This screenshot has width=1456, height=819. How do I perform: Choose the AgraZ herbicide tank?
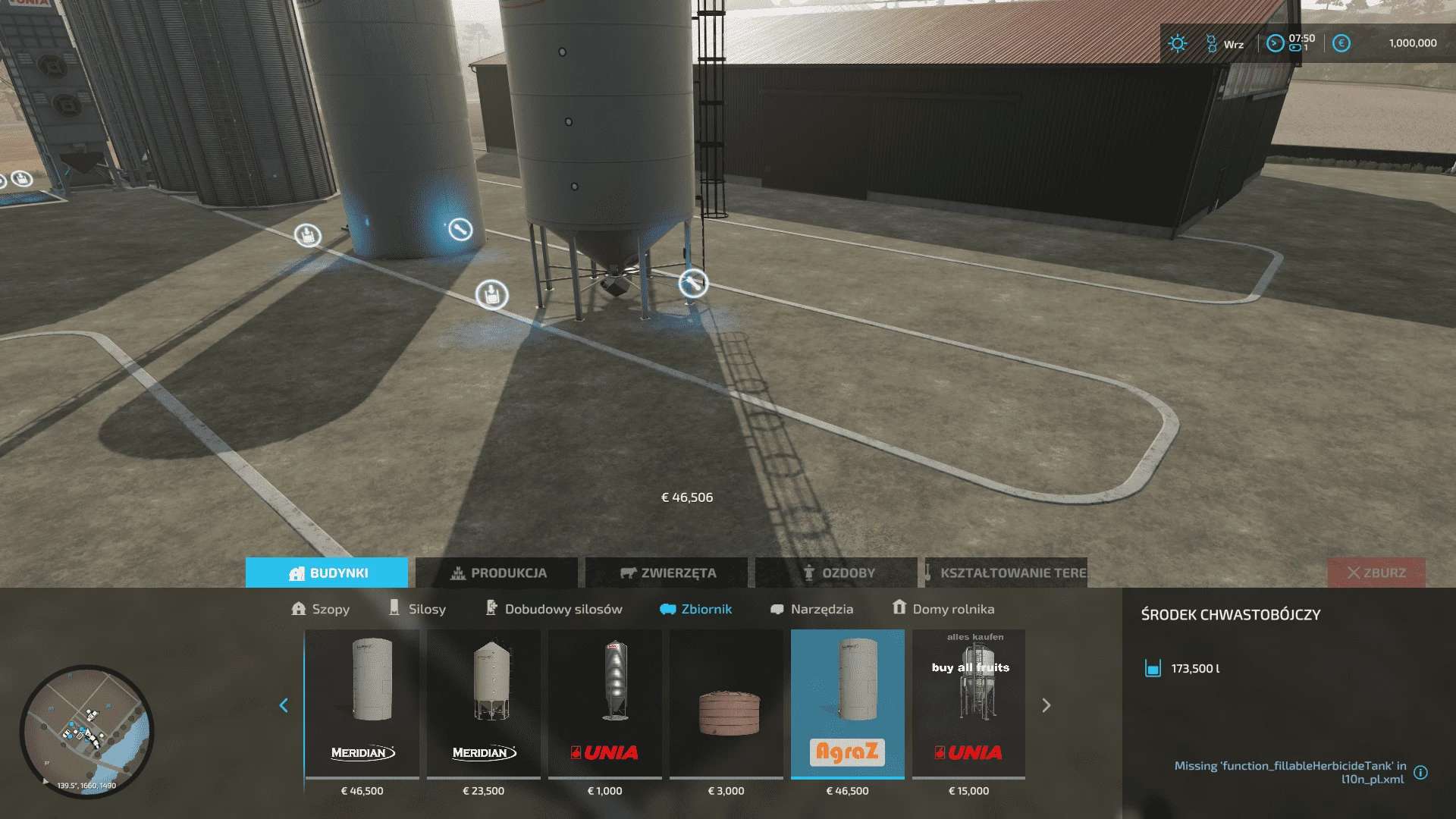pos(848,704)
